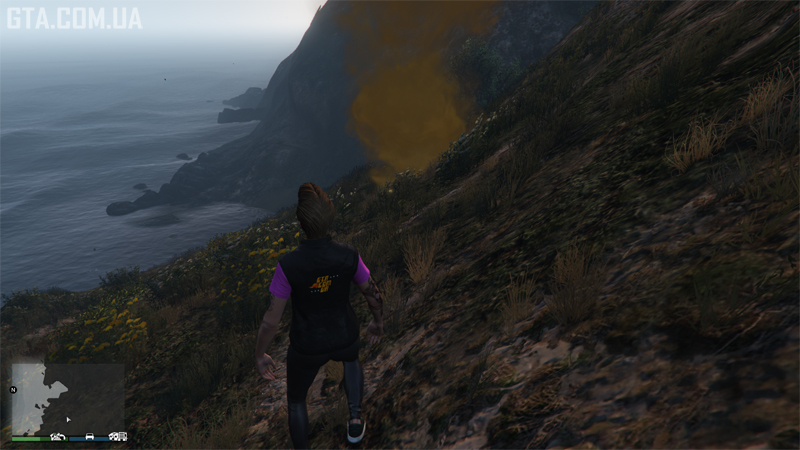Click the truck blip at minimap edge
Screen dimensions: 800x450
pos(117,437)
